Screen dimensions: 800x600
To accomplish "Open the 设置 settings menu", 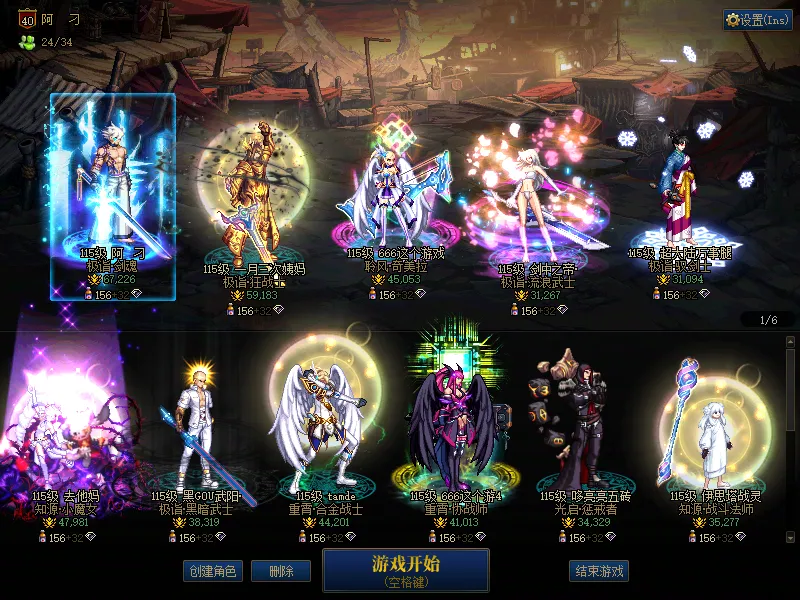I will (757, 20).
